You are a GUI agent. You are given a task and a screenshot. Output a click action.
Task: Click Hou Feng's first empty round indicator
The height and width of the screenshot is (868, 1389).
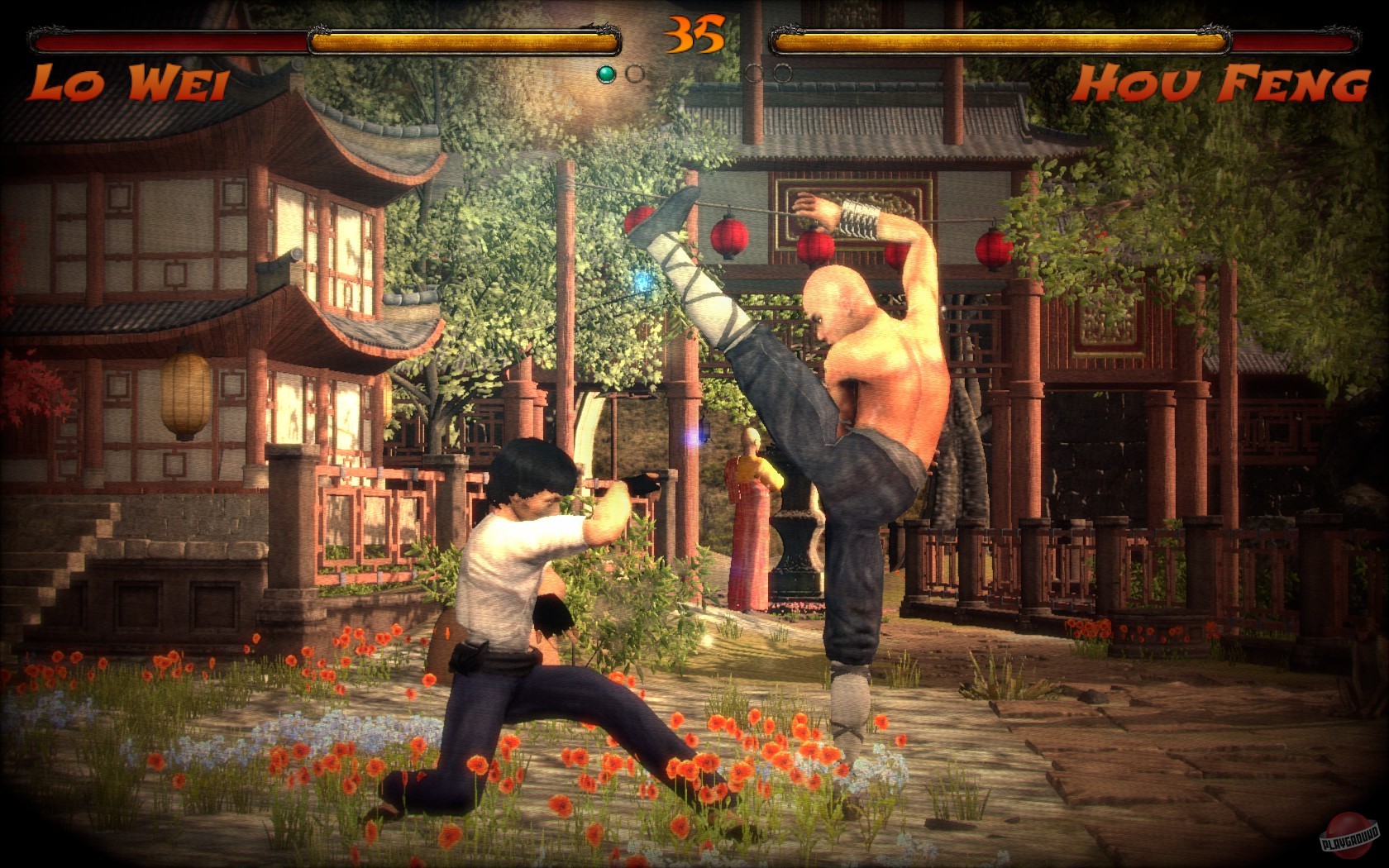point(752,72)
